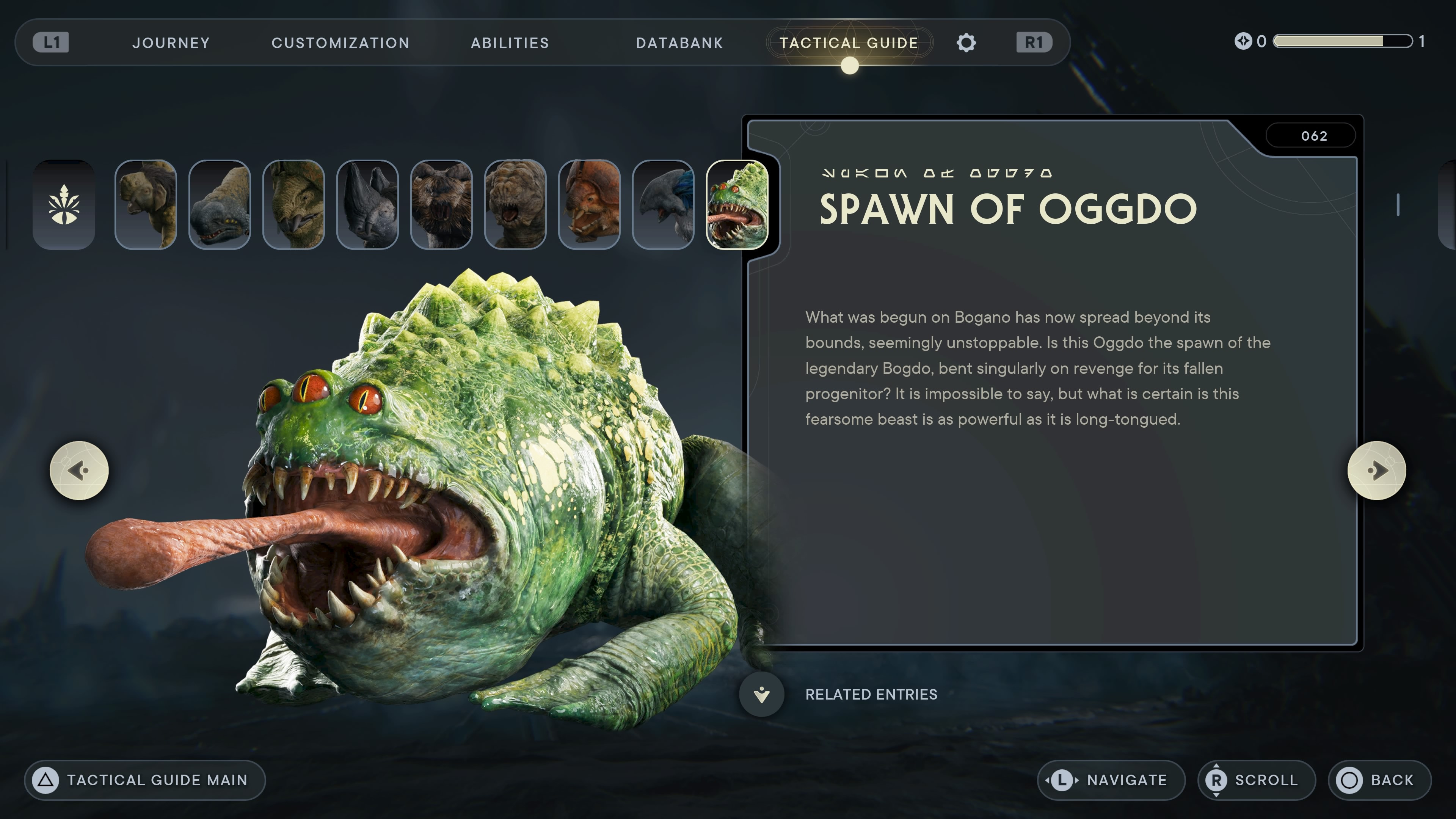Screen dimensions: 1456x819
Task: Open the brown furry beast thumbnail
Action: click(441, 205)
